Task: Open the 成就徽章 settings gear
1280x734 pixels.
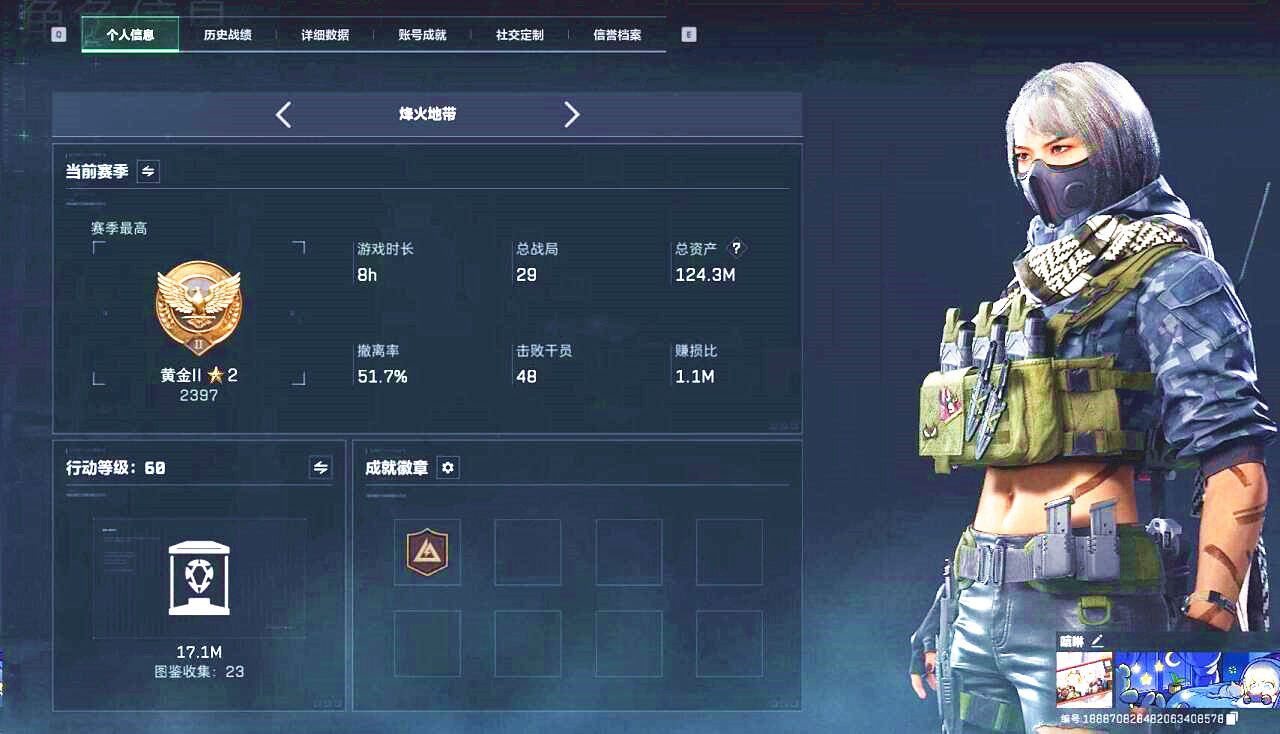Action: [447, 467]
